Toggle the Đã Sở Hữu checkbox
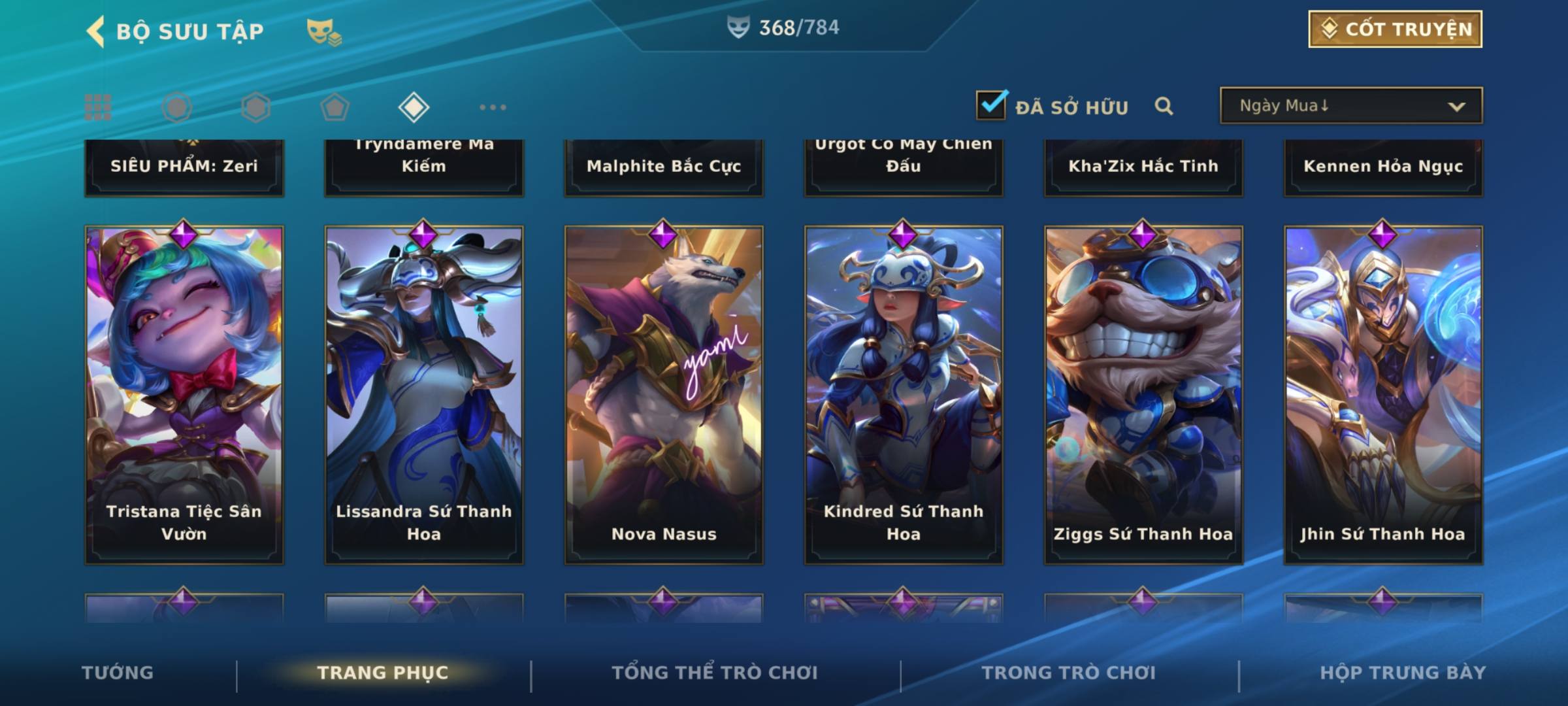 point(991,105)
